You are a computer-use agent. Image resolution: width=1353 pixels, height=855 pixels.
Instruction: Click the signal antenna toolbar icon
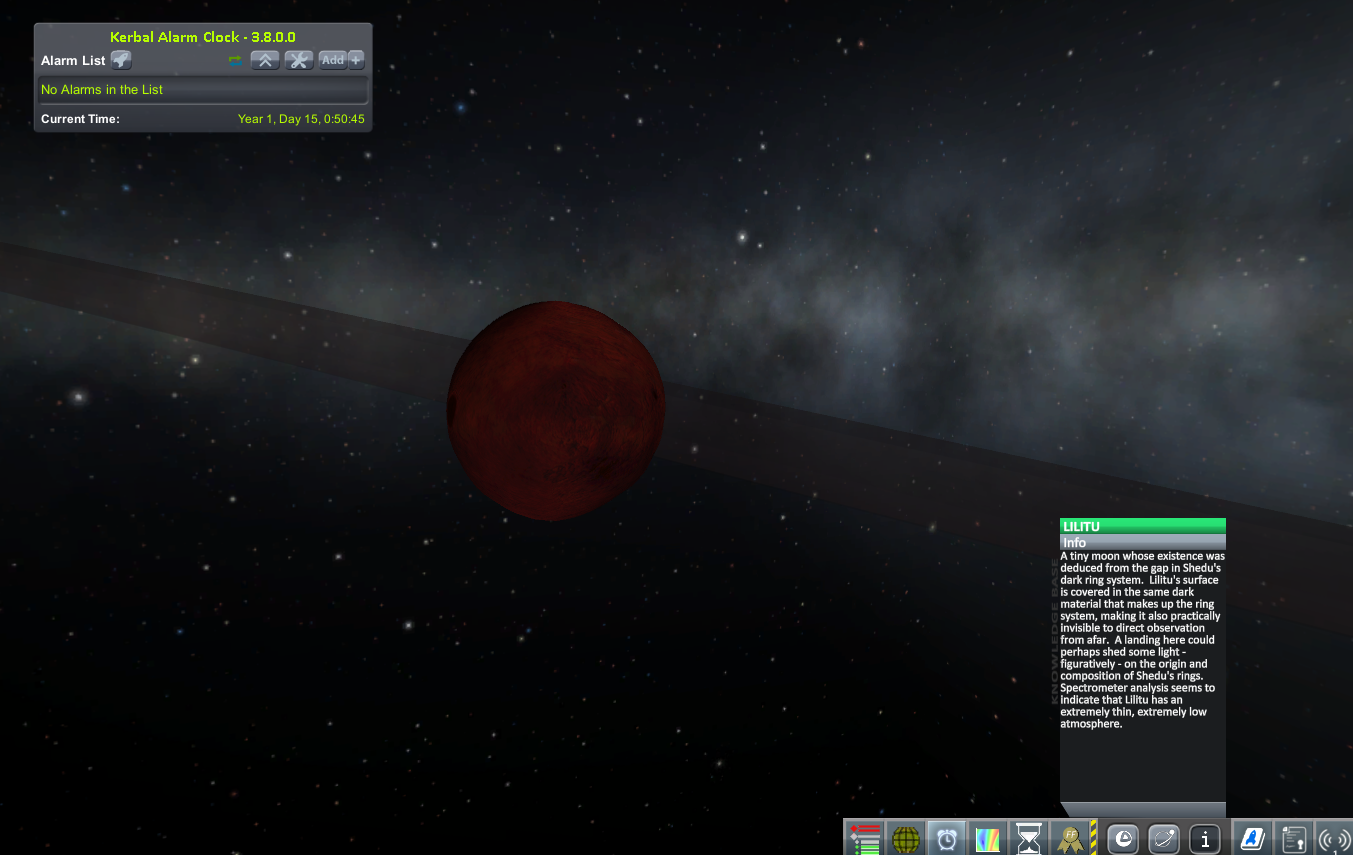[1333, 838]
